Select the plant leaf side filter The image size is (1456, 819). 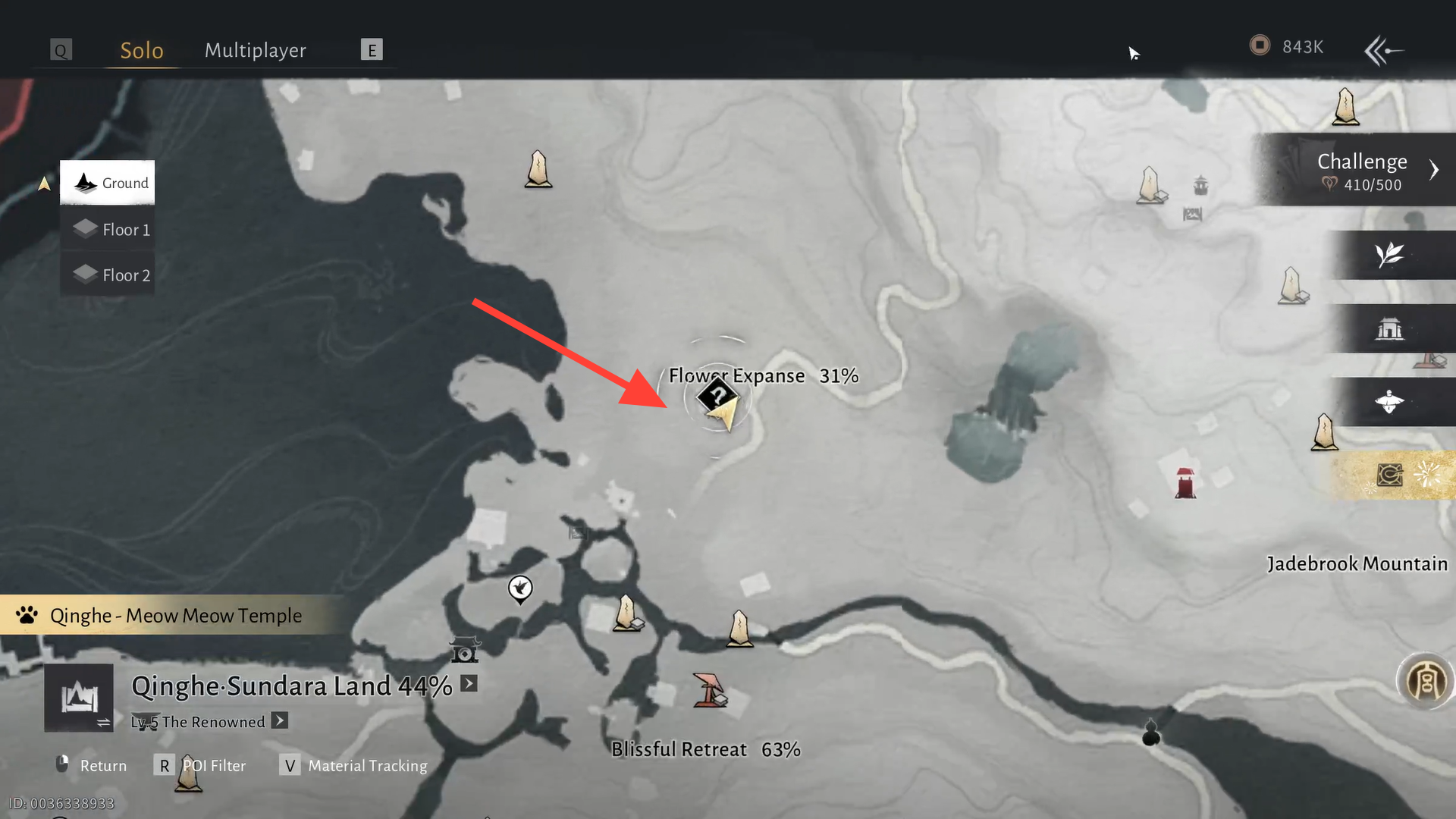[1389, 255]
